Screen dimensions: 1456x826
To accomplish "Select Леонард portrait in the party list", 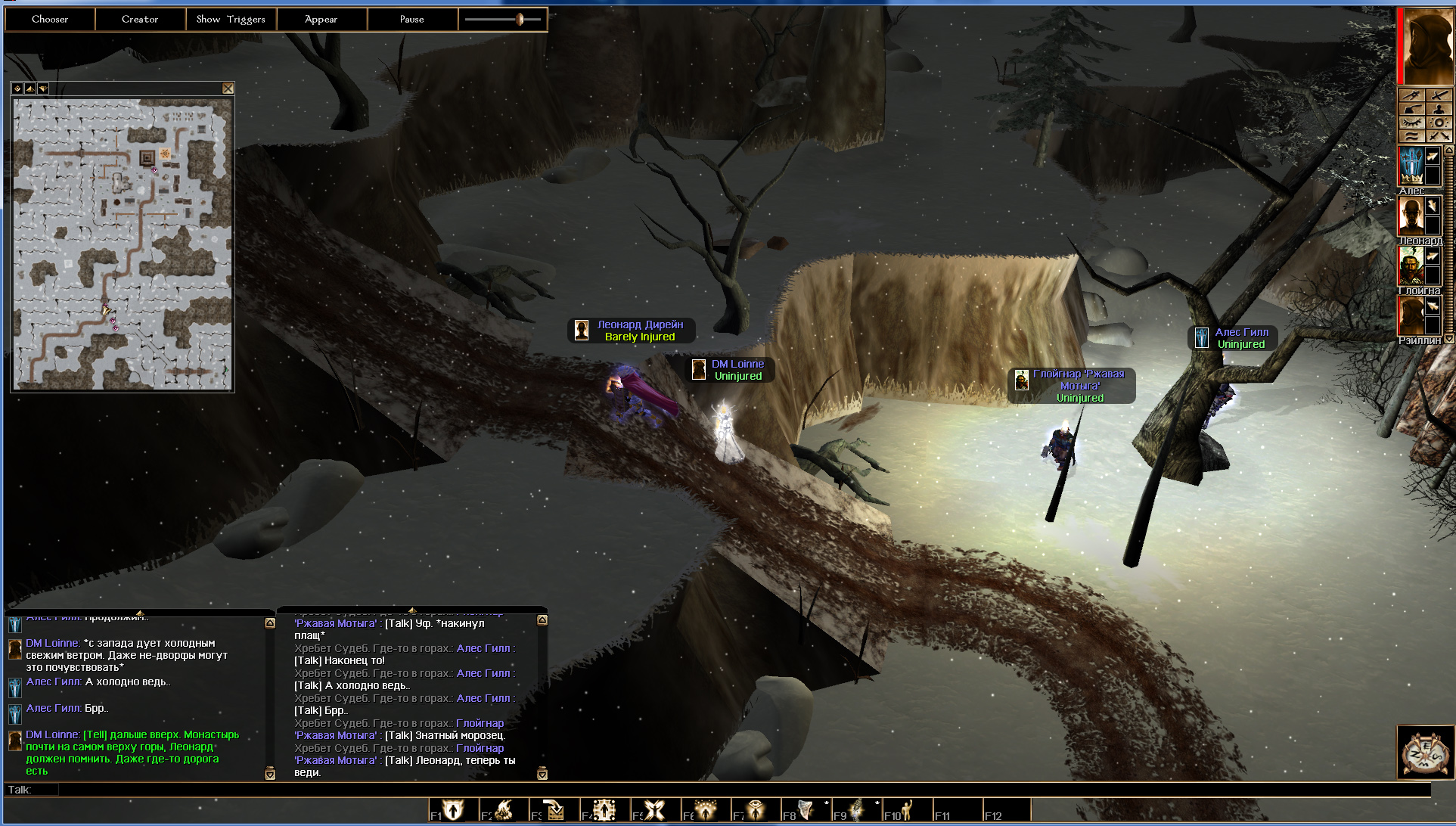I will (x=1411, y=216).
